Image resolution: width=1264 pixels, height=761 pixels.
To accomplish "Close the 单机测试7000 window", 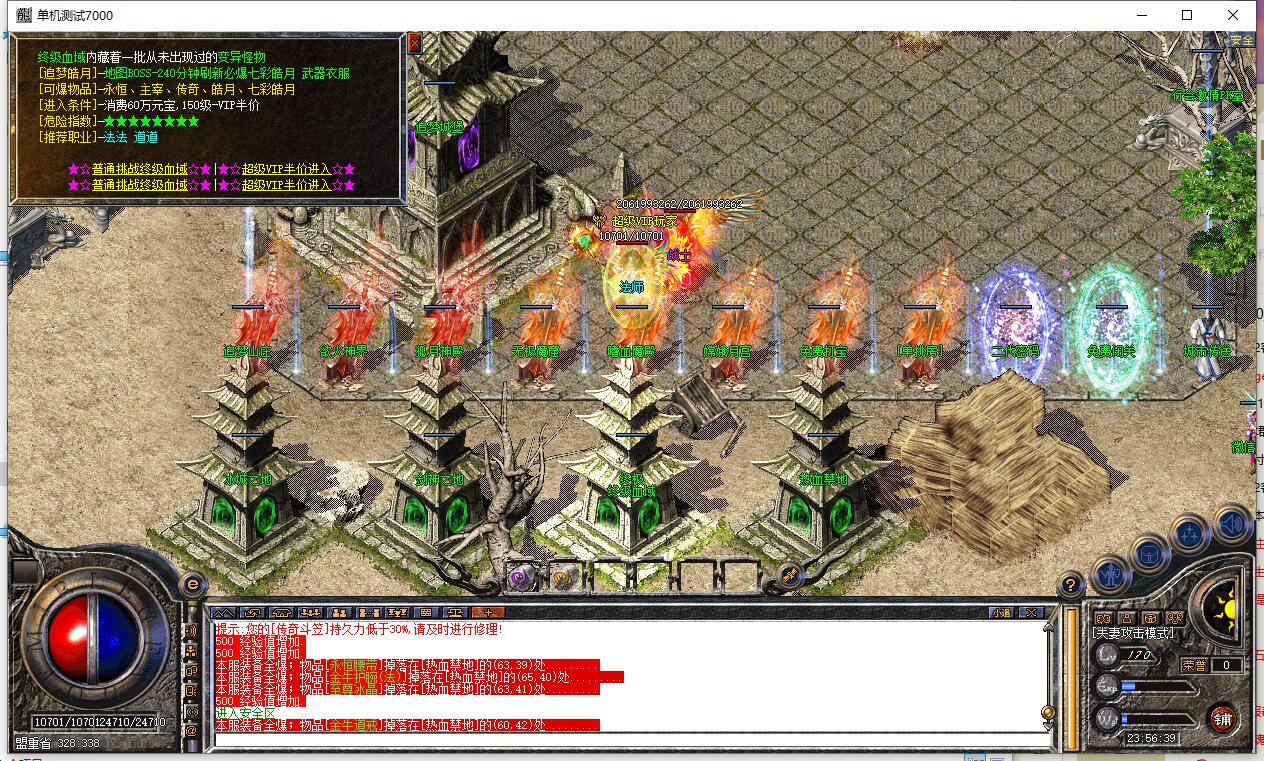I will (x=1233, y=15).
